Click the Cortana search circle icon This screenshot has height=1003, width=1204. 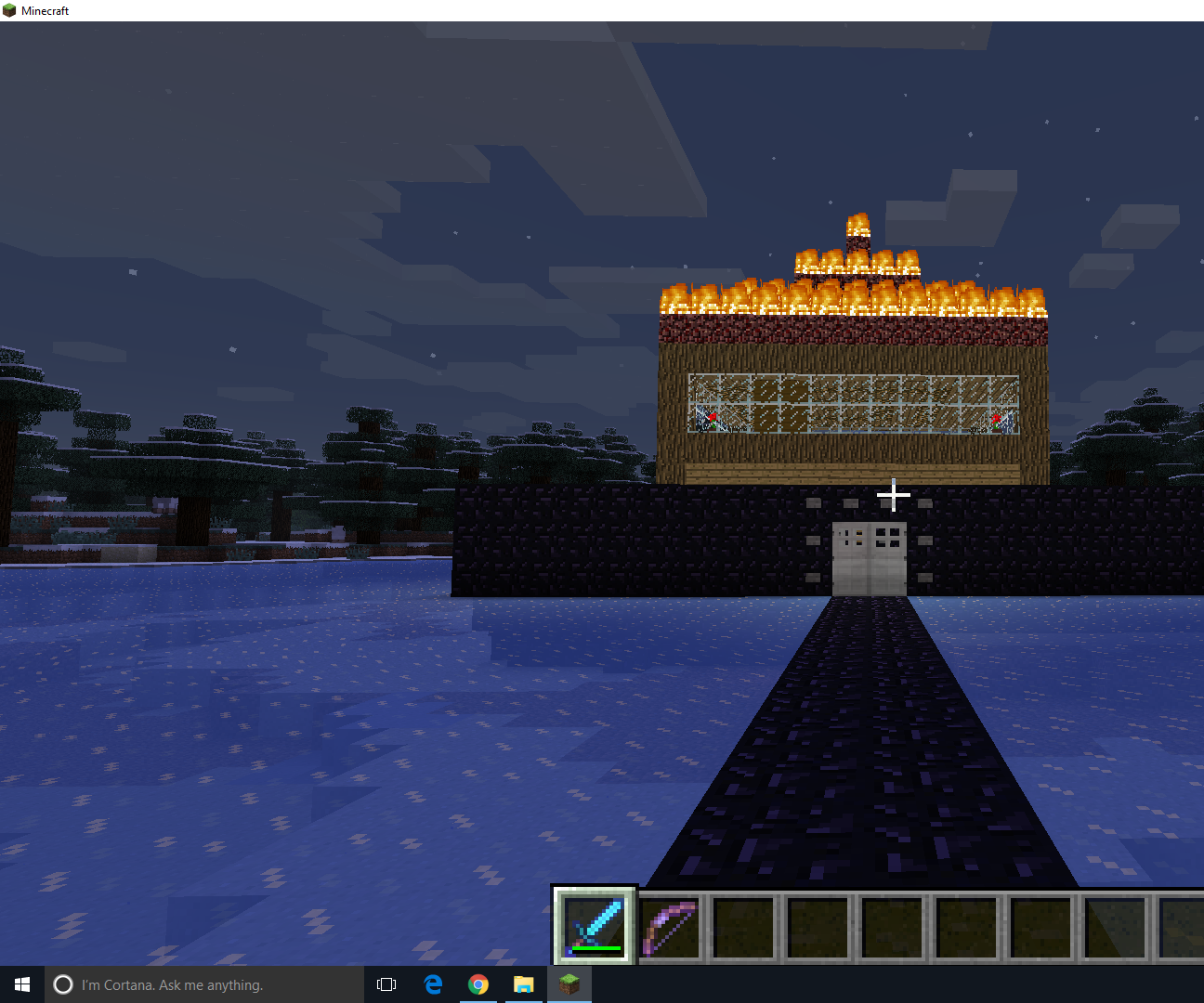(62, 984)
